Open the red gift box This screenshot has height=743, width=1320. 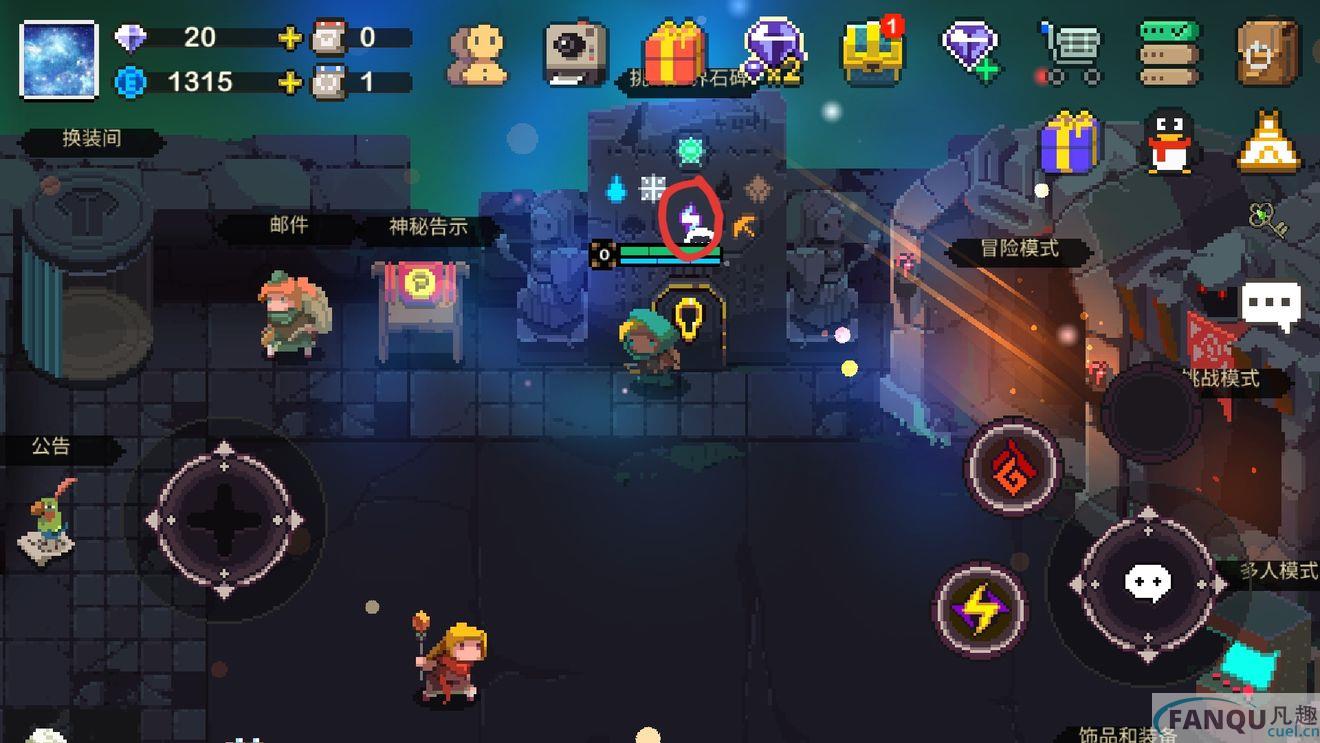pos(675,52)
